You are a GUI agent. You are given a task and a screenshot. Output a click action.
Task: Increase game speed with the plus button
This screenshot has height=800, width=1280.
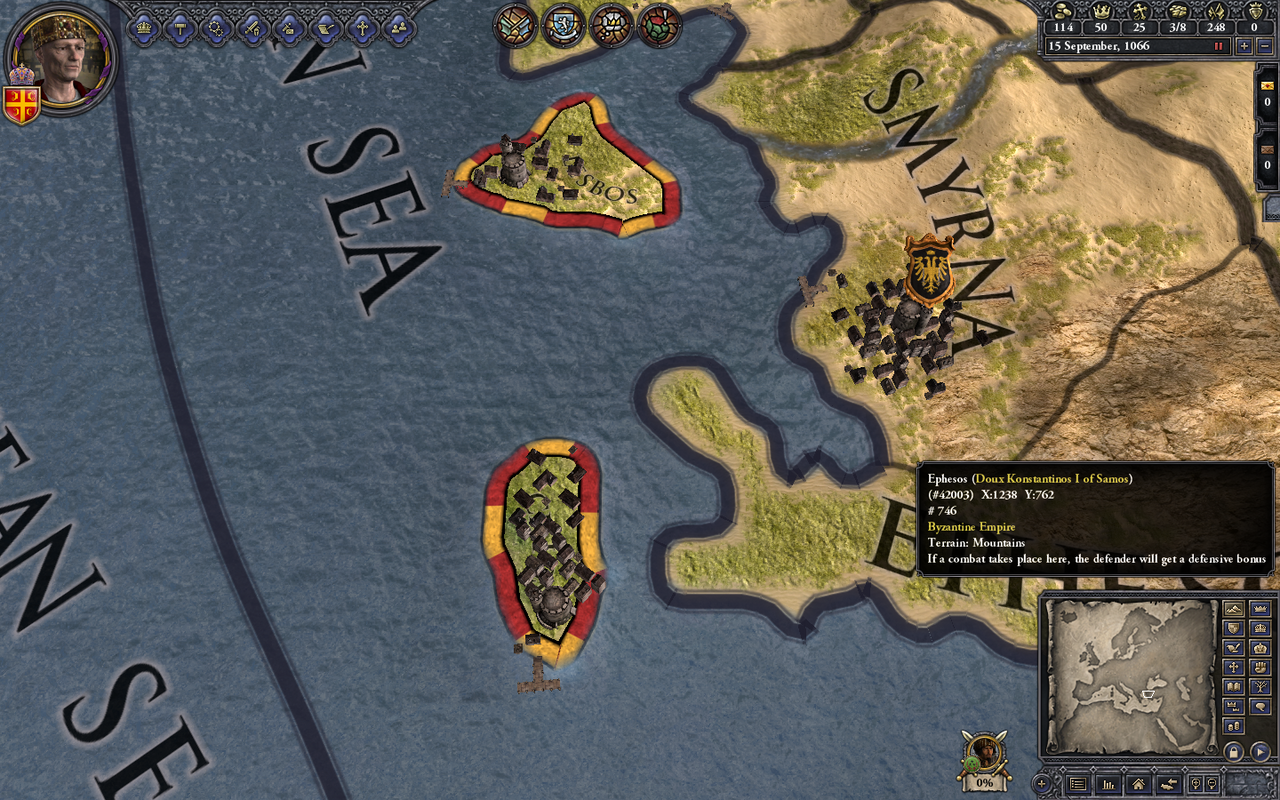coord(1244,46)
